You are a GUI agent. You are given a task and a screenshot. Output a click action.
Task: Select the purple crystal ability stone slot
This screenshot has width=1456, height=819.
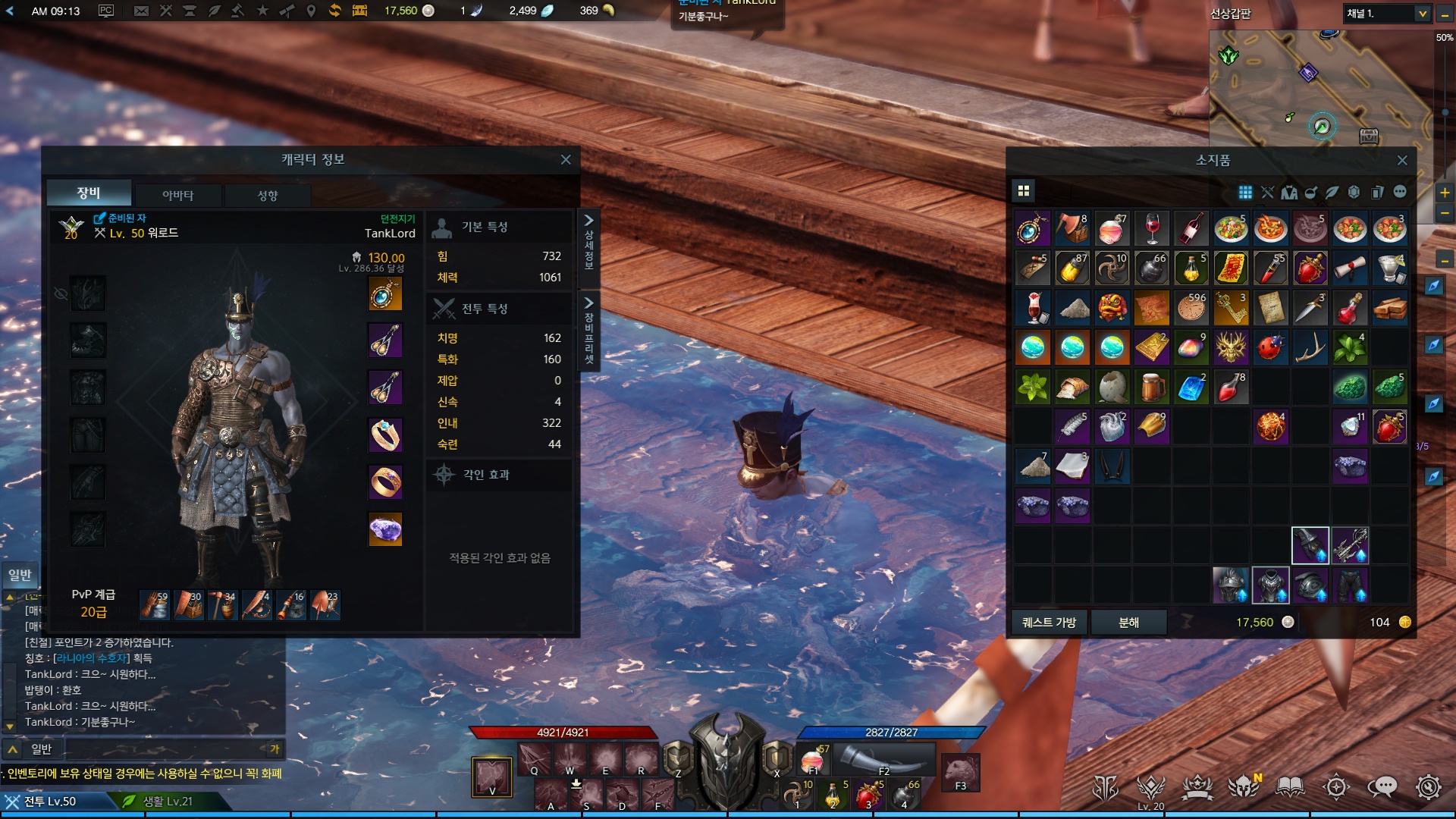click(x=385, y=529)
